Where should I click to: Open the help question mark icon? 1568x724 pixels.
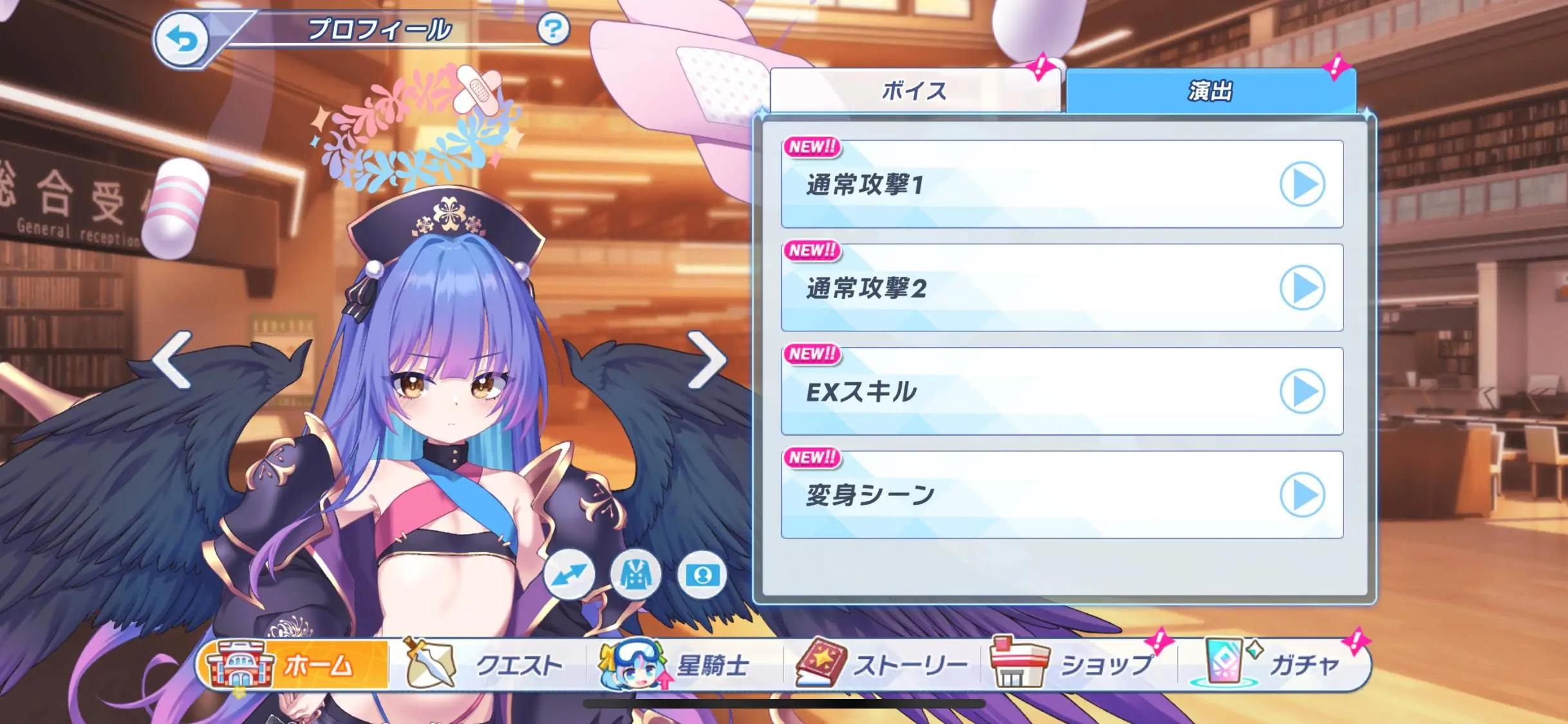(553, 29)
